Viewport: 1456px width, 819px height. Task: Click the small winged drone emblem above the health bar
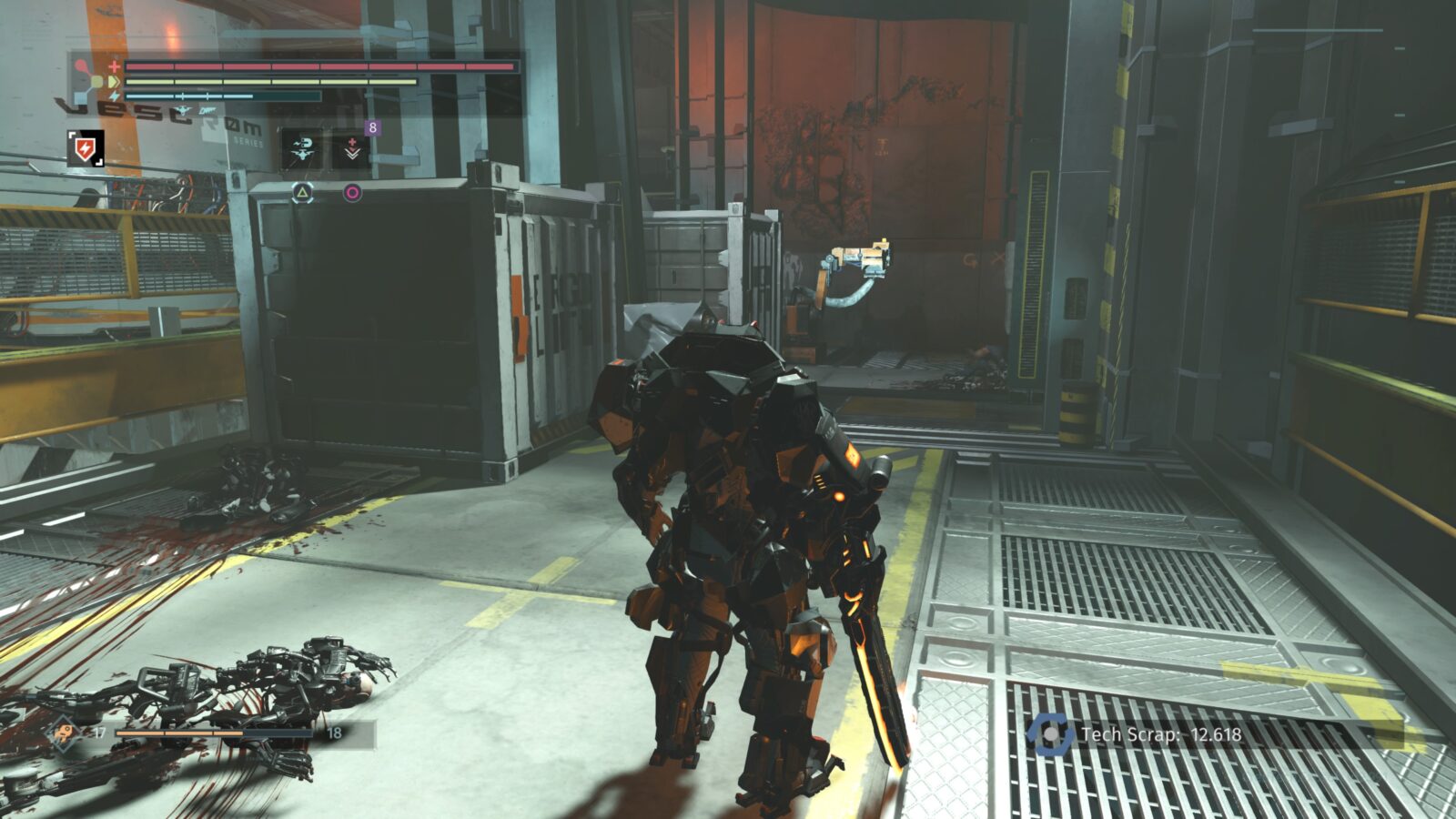point(182,111)
